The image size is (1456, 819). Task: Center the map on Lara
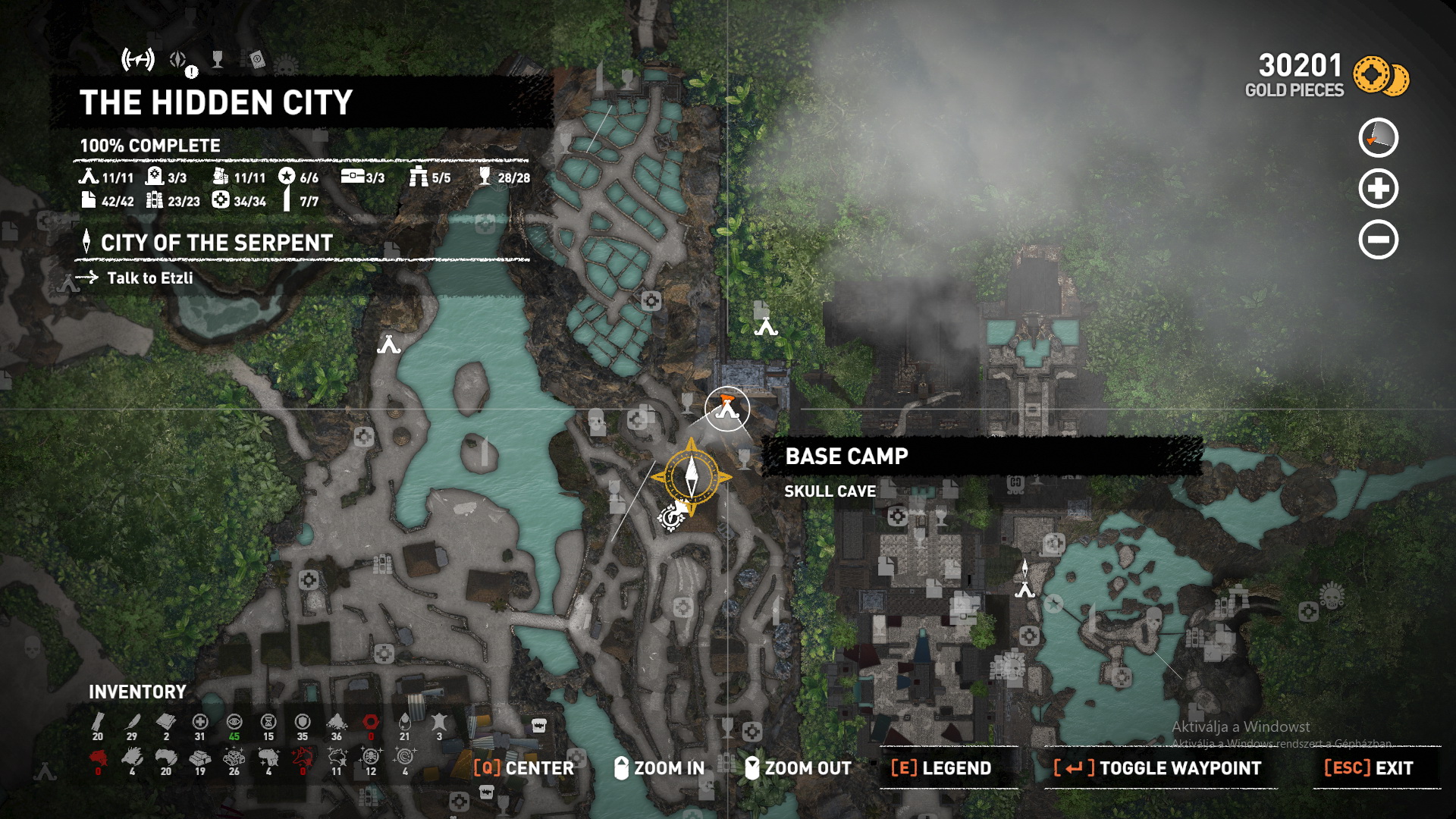(523, 768)
